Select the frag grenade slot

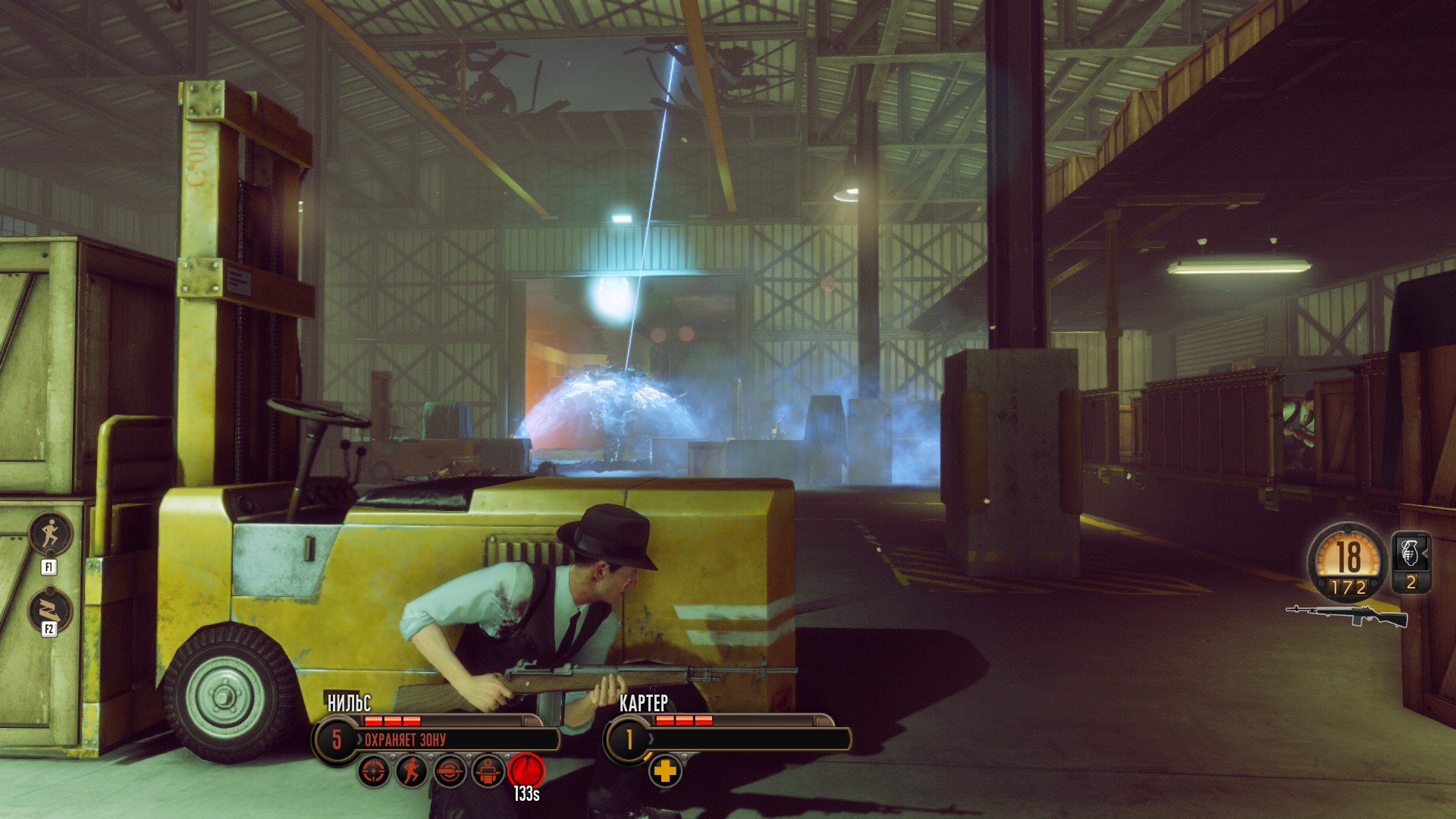tap(1410, 561)
